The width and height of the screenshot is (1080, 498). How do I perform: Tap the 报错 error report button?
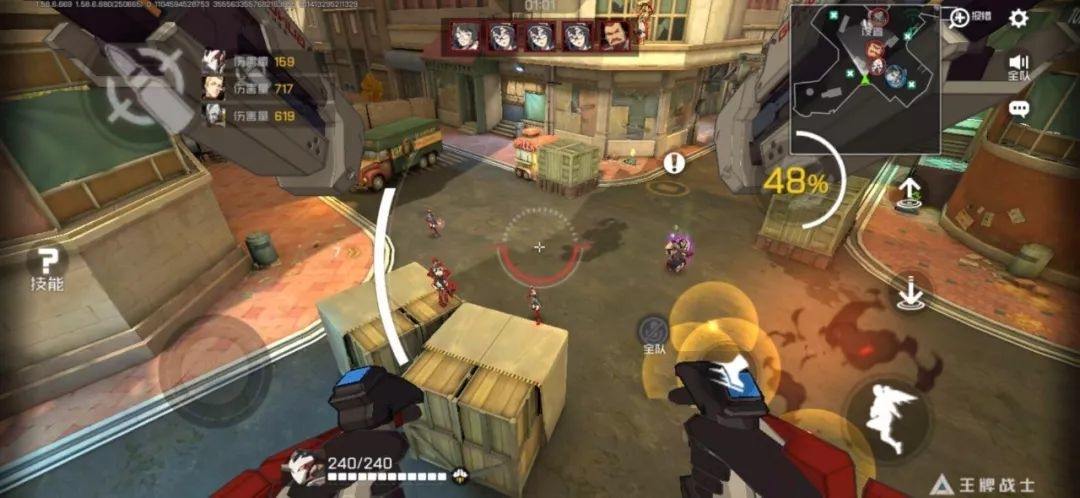tap(970, 17)
